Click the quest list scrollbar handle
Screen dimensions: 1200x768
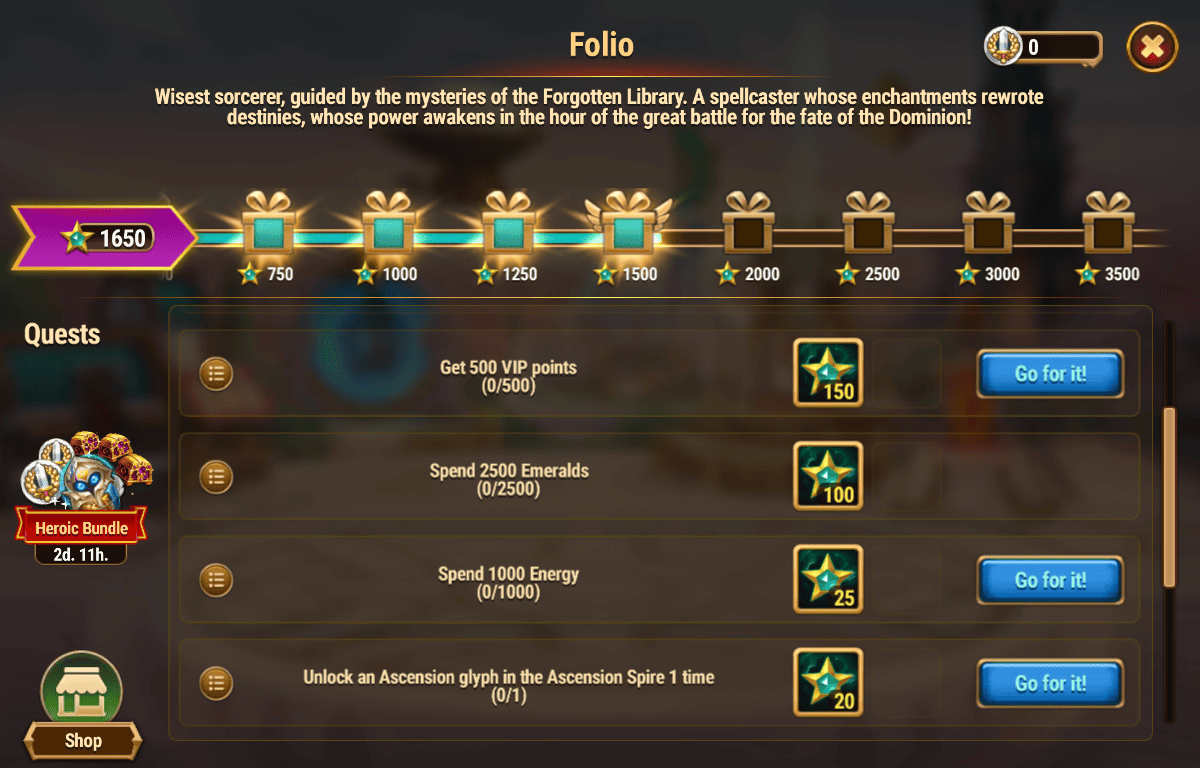1168,496
